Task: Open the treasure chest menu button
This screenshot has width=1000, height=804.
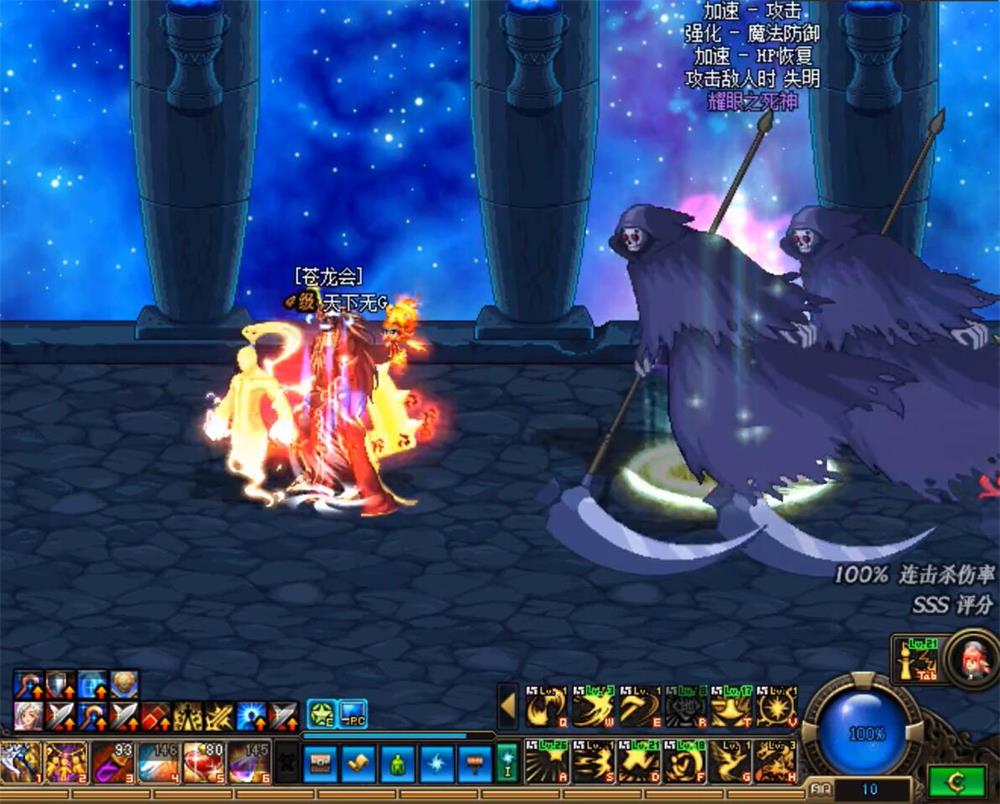Action: (320, 763)
